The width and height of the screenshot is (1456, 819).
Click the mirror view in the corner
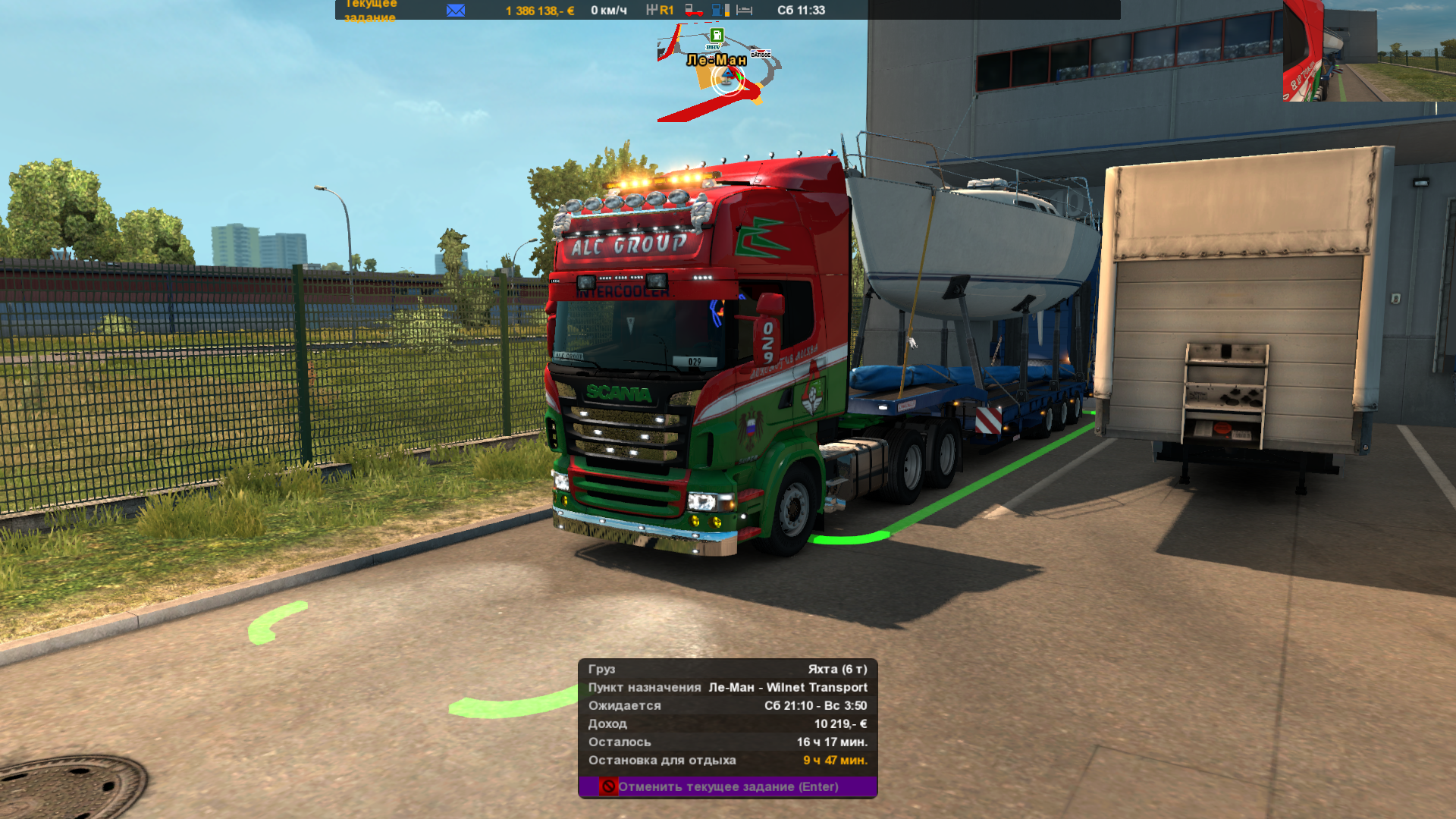pos(1369,51)
